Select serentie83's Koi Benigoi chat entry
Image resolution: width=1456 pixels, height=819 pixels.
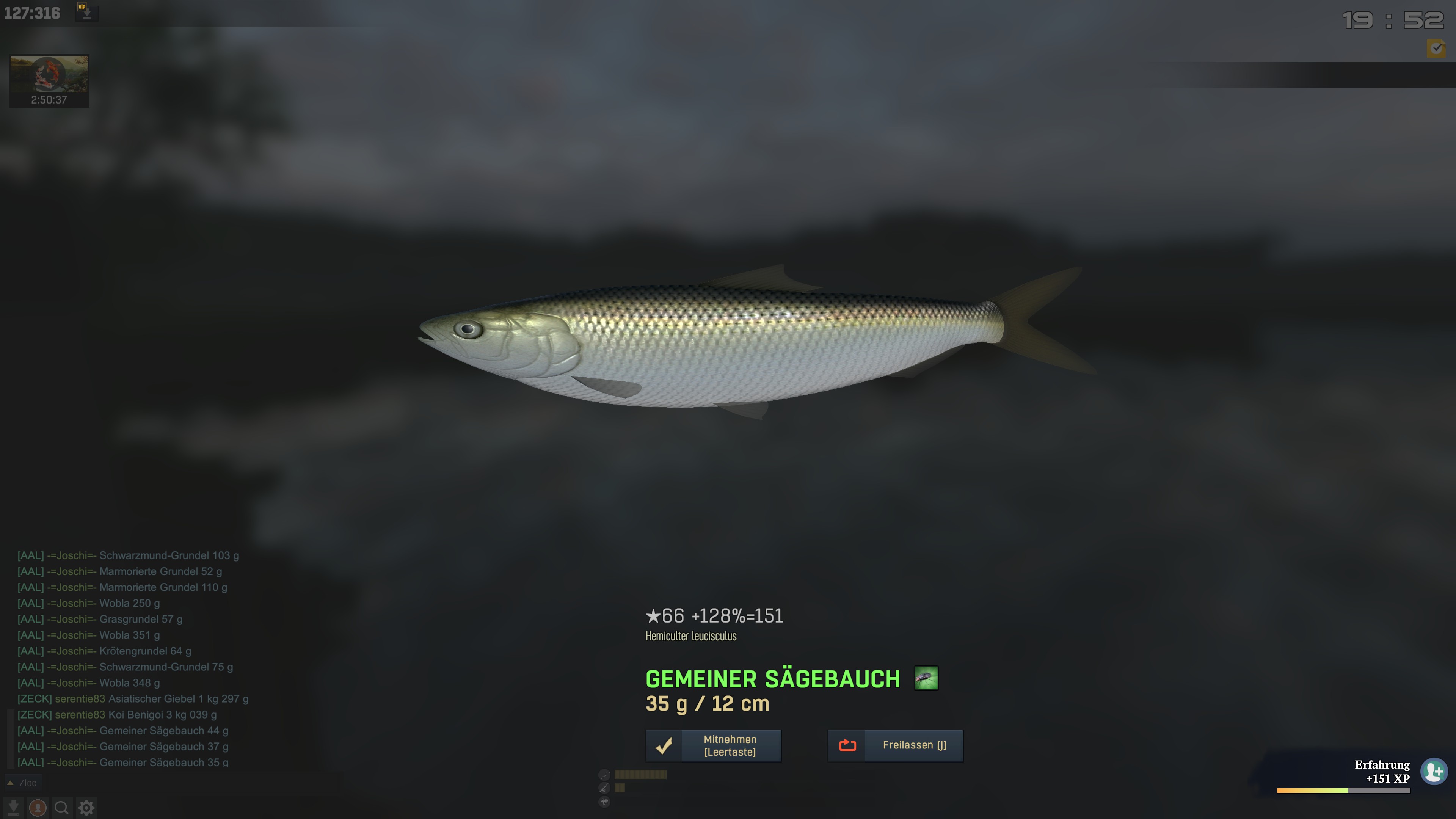point(117,714)
